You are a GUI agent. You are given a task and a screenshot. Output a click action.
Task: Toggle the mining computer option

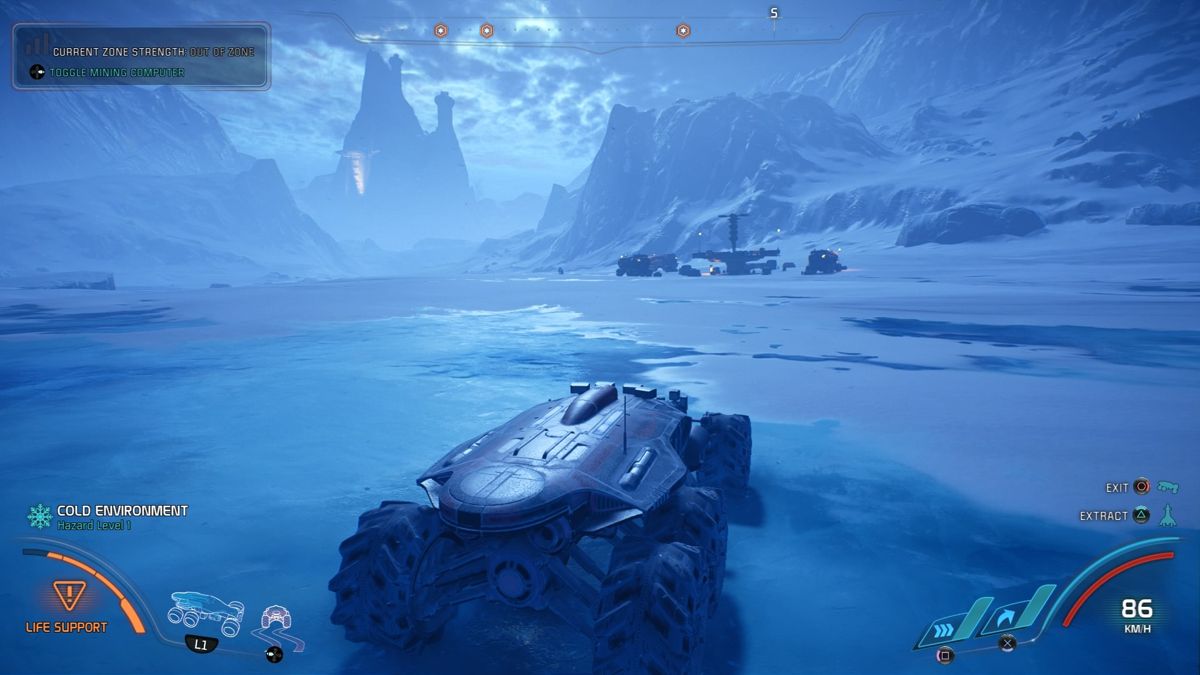tap(118, 72)
